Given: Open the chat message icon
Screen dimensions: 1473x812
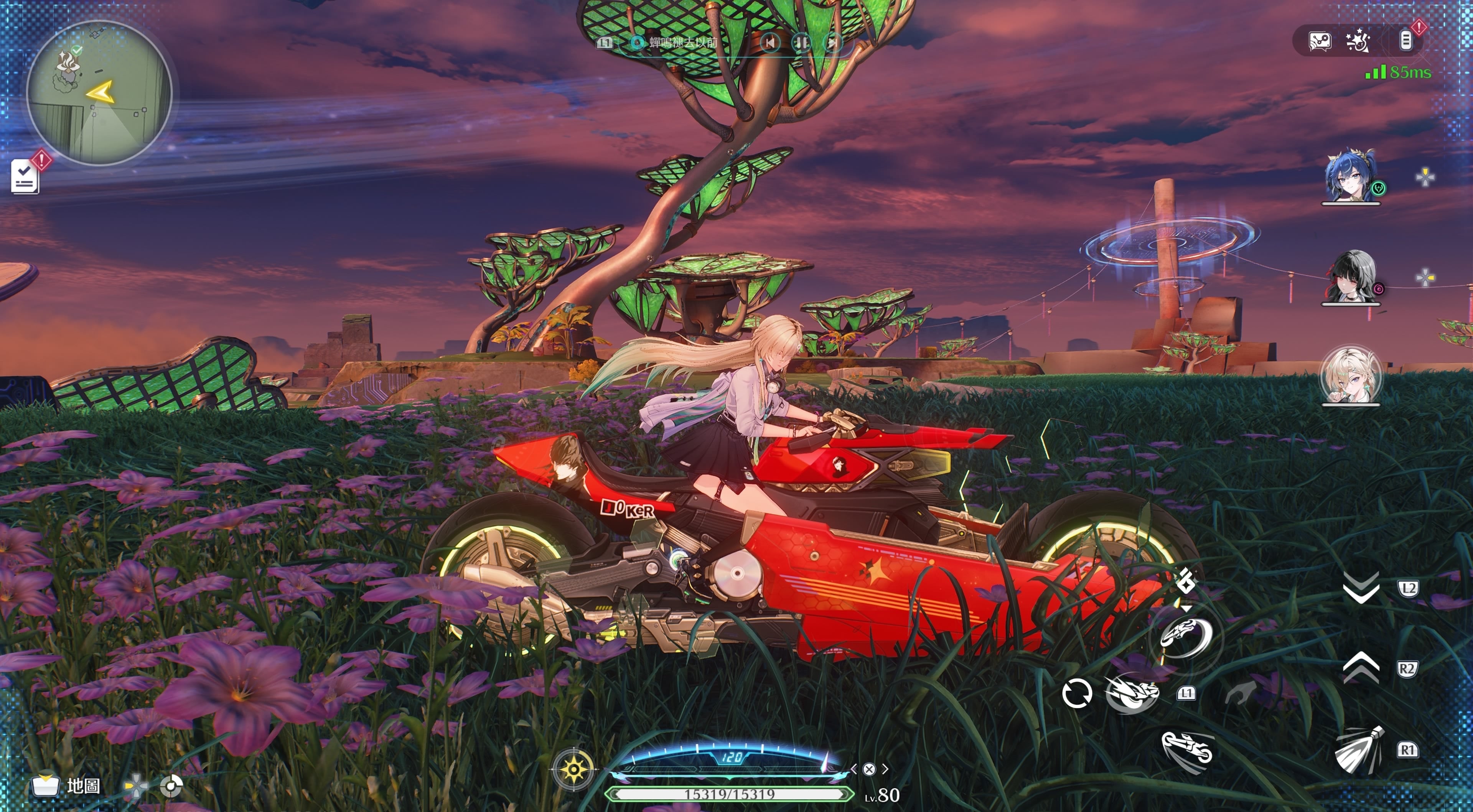Looking at the screenshot, I should pos(1320,41).
